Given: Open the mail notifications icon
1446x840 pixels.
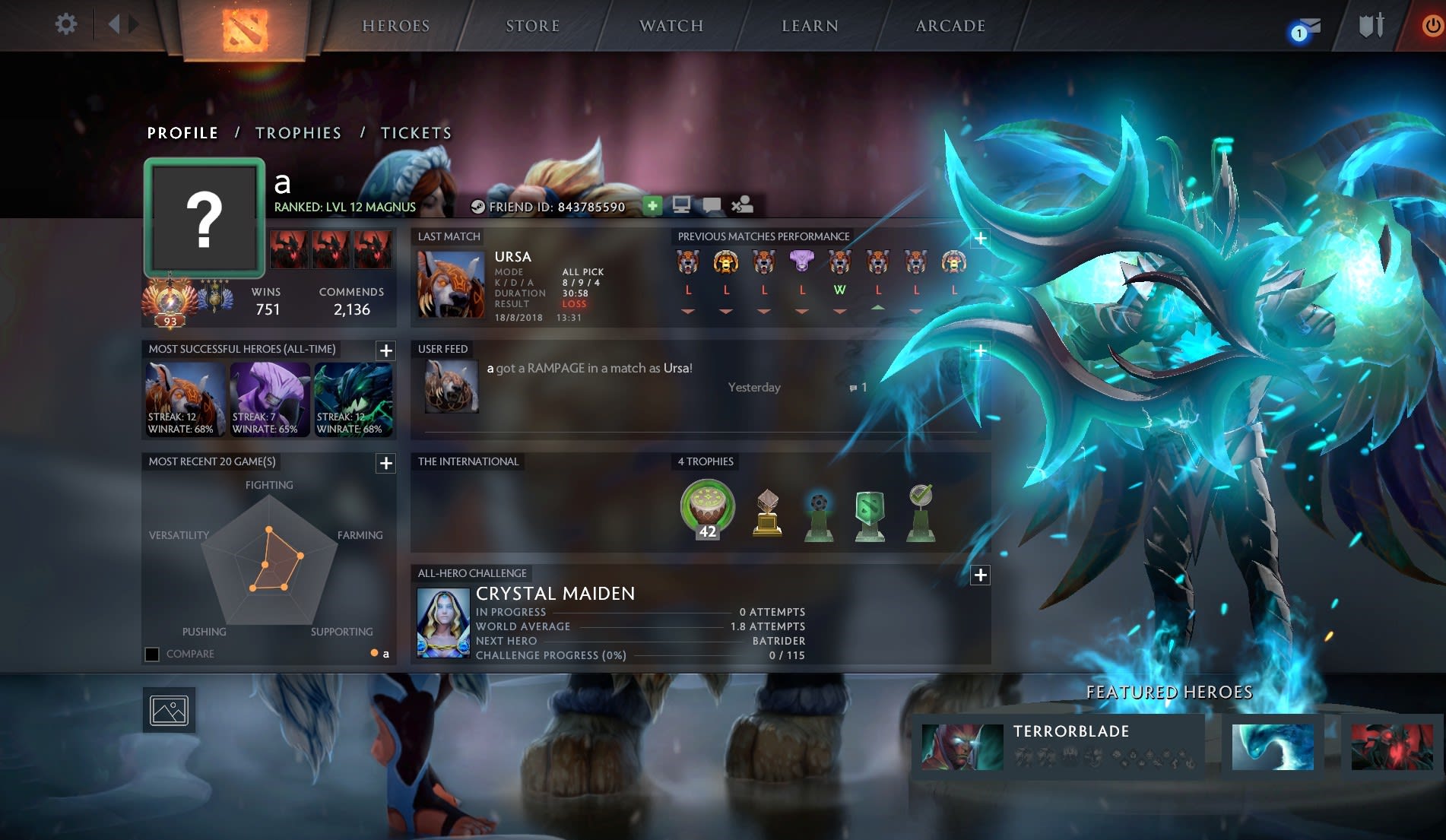Looking at the screenshot, I should point(1305,29).
